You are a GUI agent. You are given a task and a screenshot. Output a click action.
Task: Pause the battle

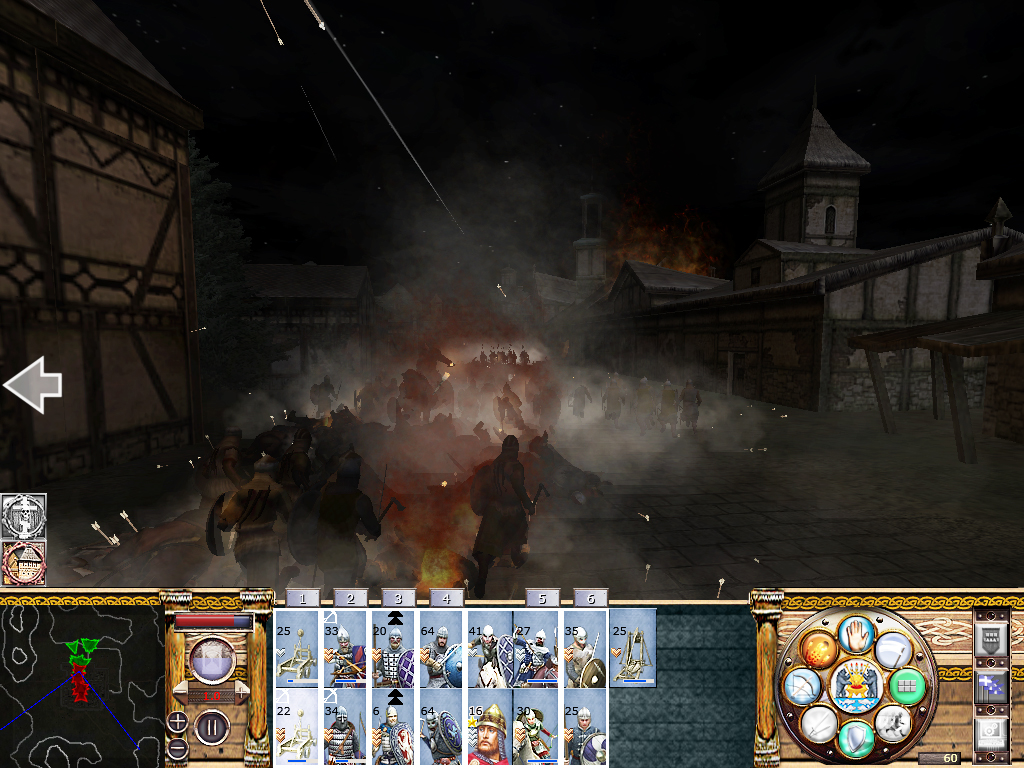[211, 725]
